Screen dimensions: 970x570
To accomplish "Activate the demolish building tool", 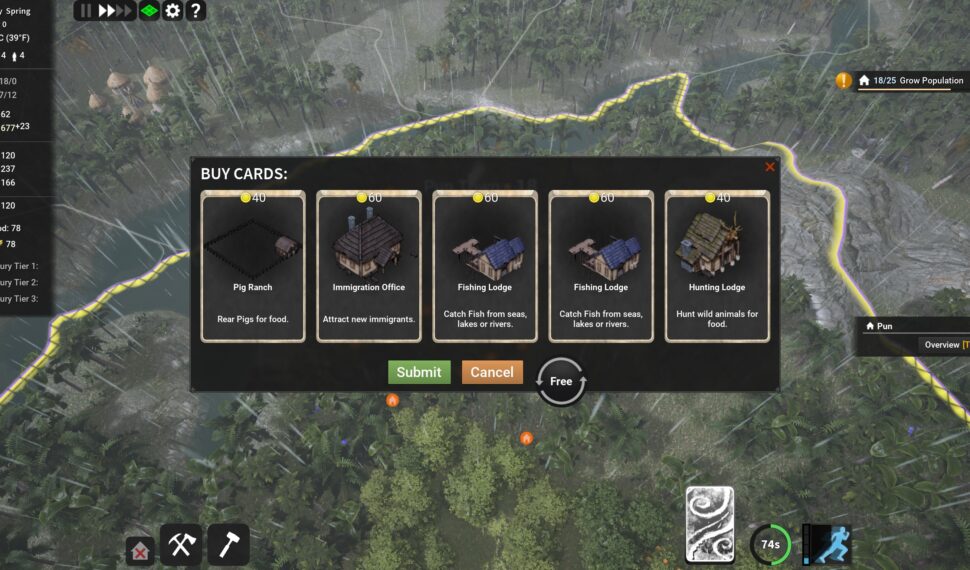I will tap(141, 550).
